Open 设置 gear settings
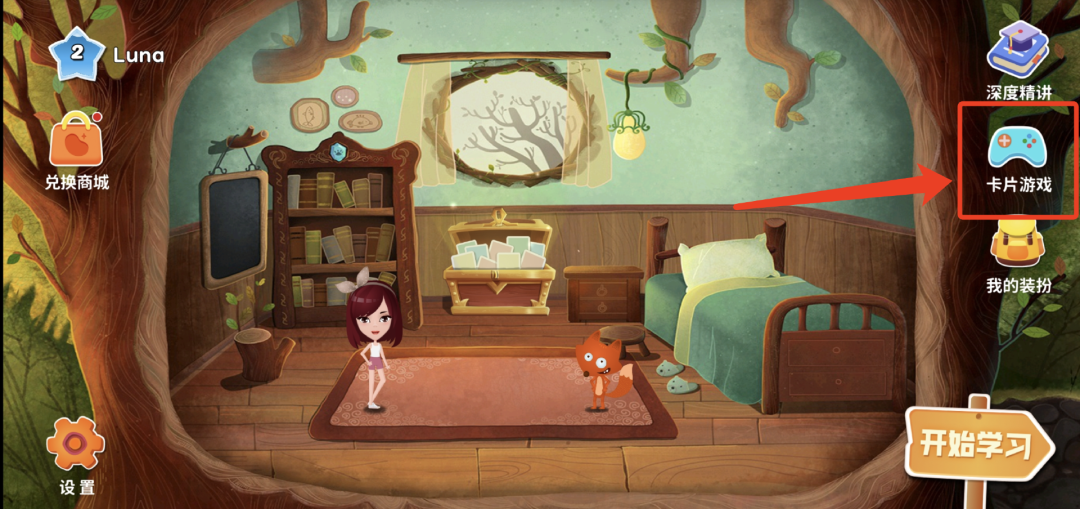This screenshot has height=509, width=1080. click(76, 445)
